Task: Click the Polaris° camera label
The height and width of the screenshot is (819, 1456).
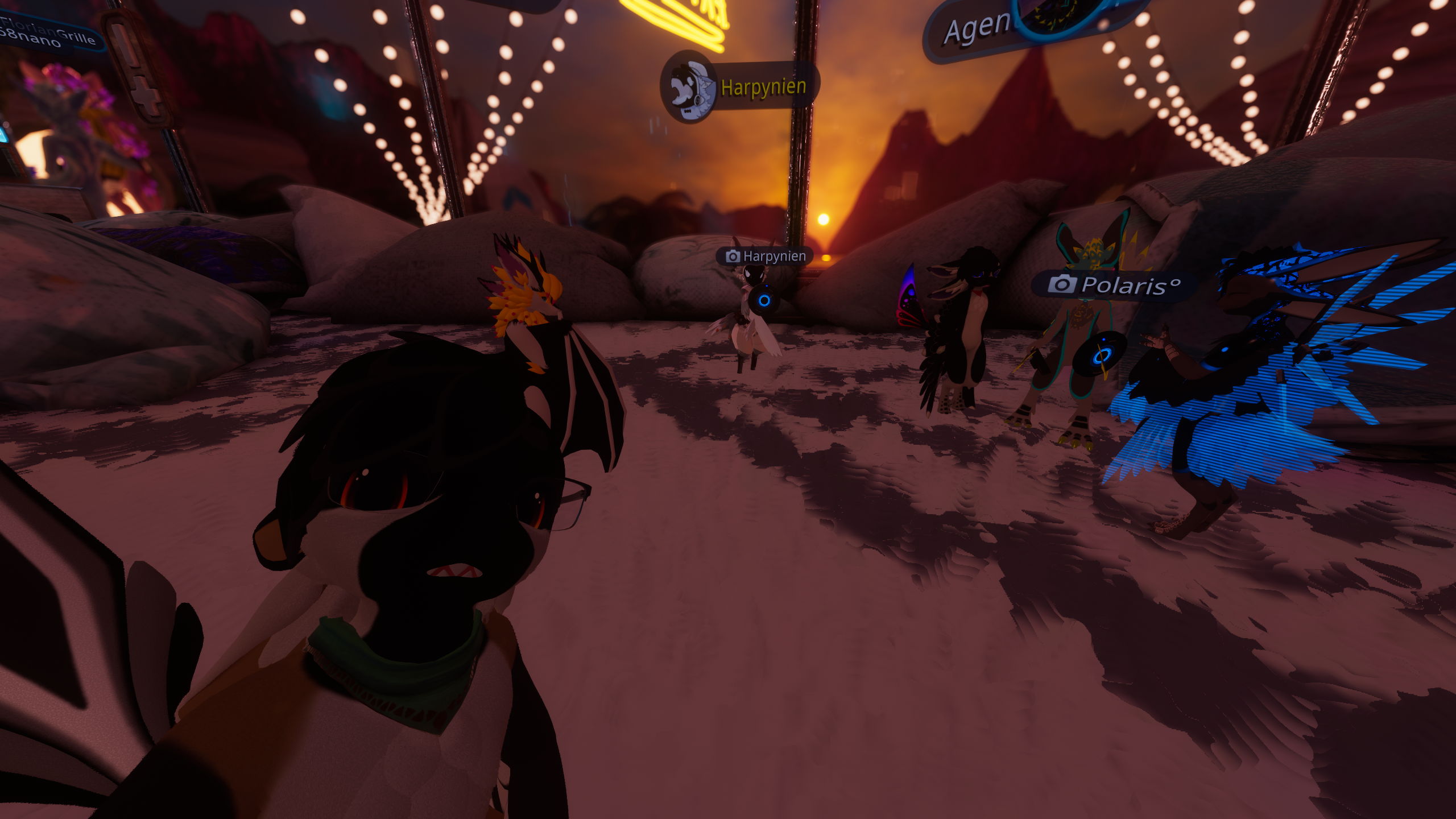Action: [x=1114, y=284]
